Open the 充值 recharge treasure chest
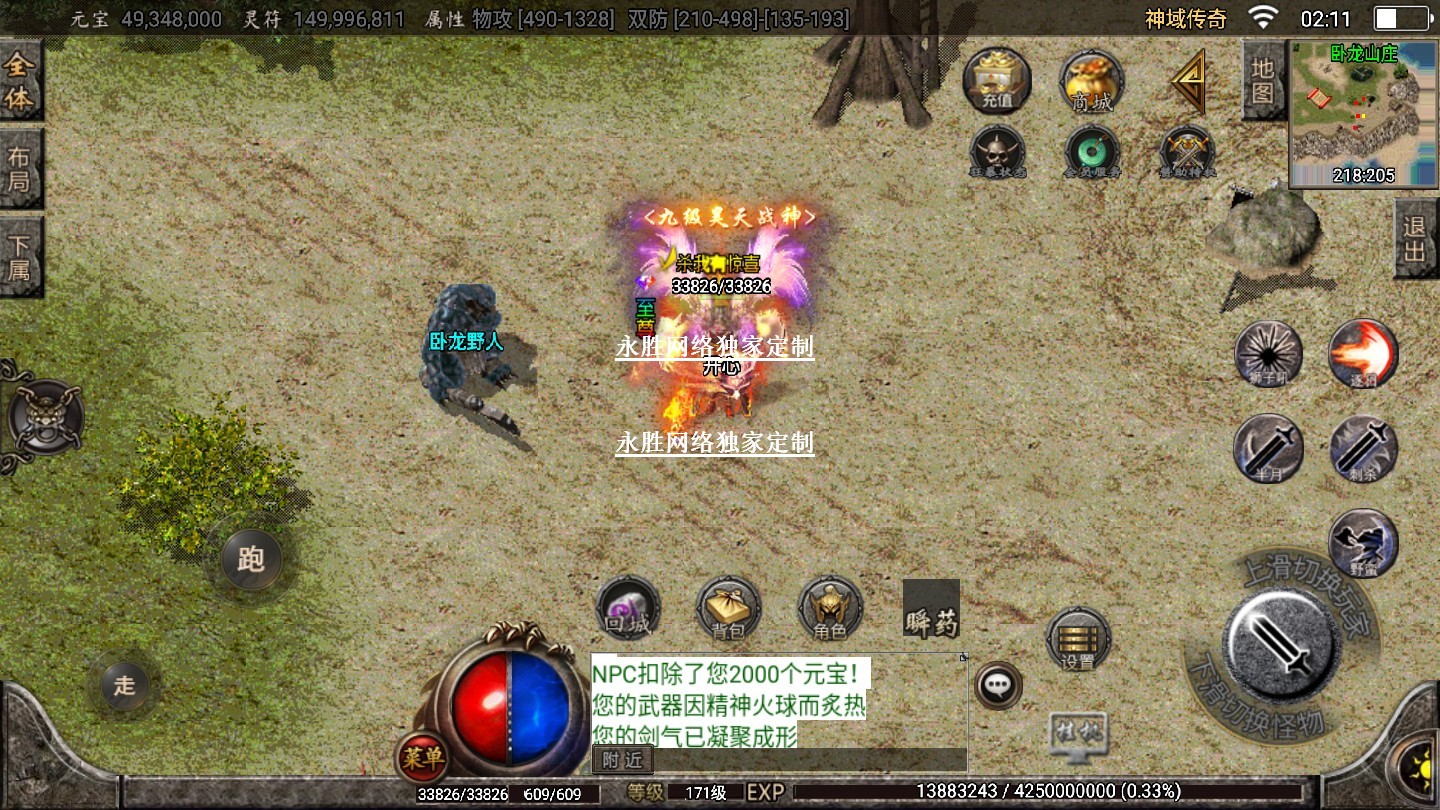Image resolution: width=1440 pixels, height=810 pixels. [x=997, y=80]
